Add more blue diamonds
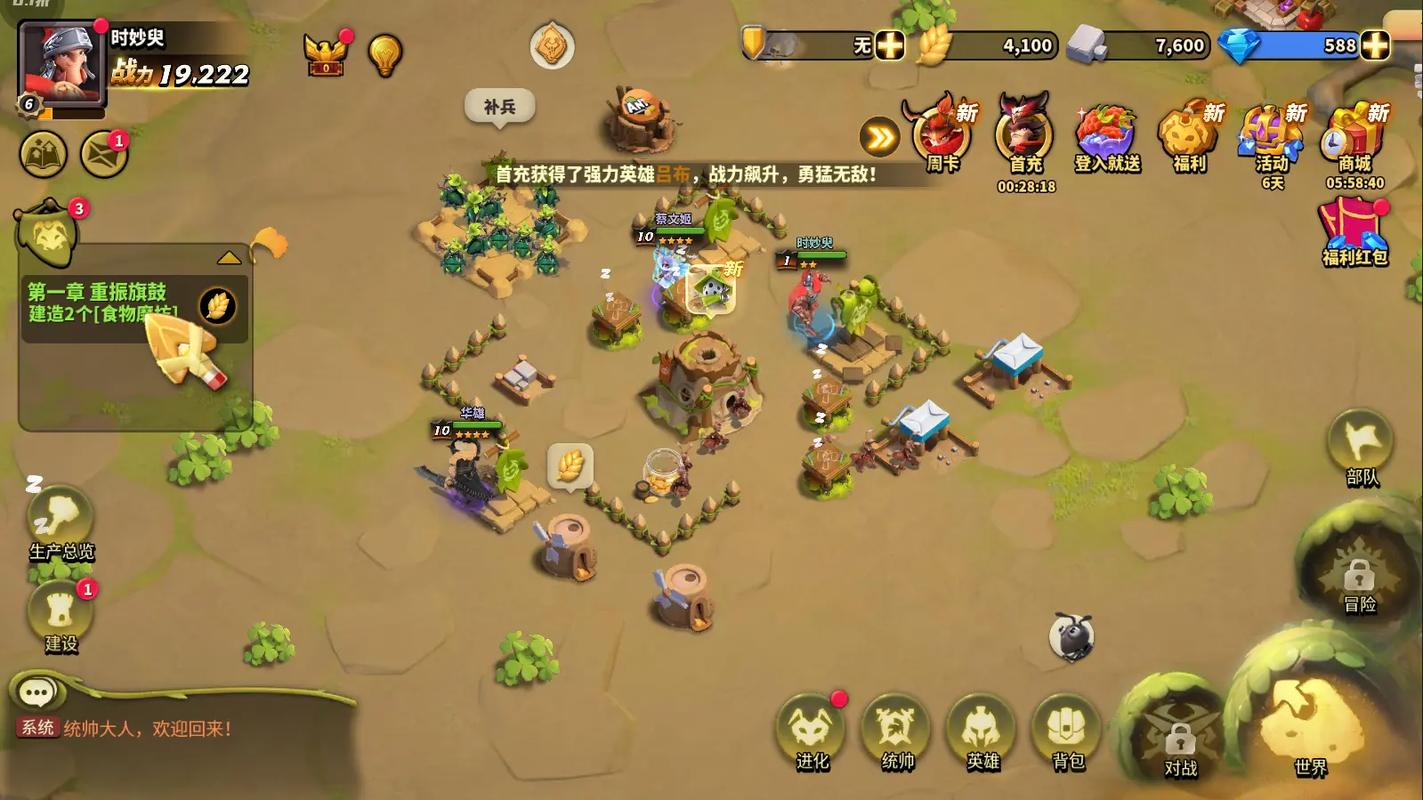This screenshot has height=800, width=1423. tap(1376, 45)
